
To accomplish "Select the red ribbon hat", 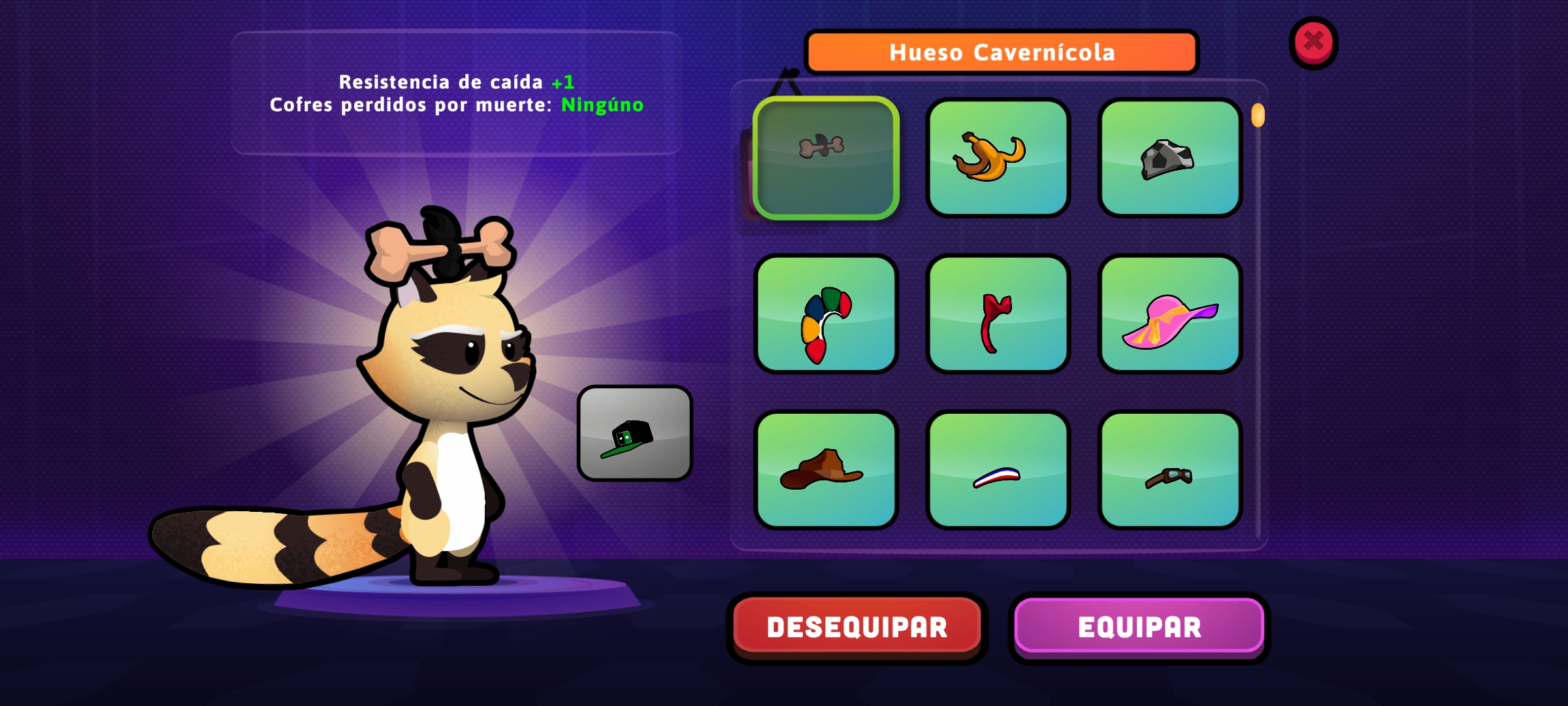I will [x=998, y=314].
